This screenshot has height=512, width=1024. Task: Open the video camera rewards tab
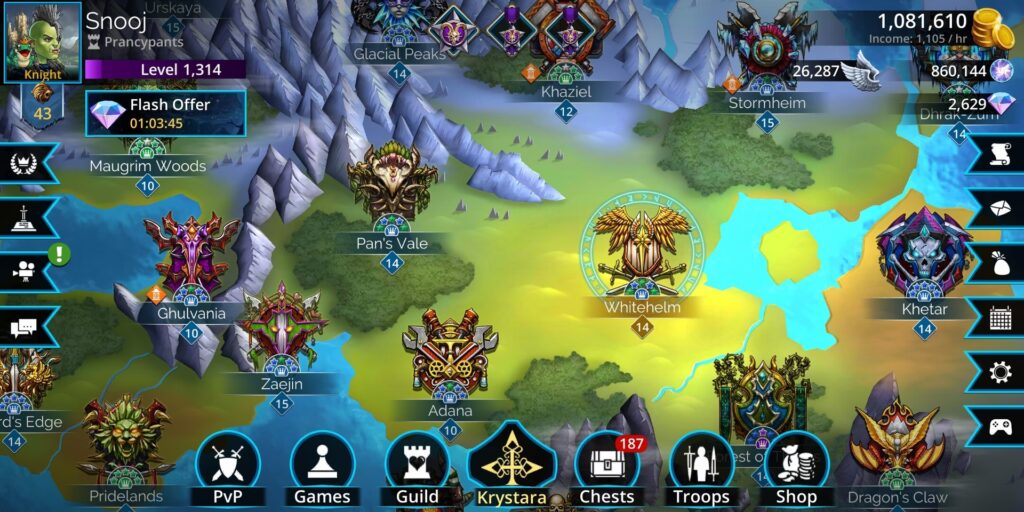click(x=24, y=272)
